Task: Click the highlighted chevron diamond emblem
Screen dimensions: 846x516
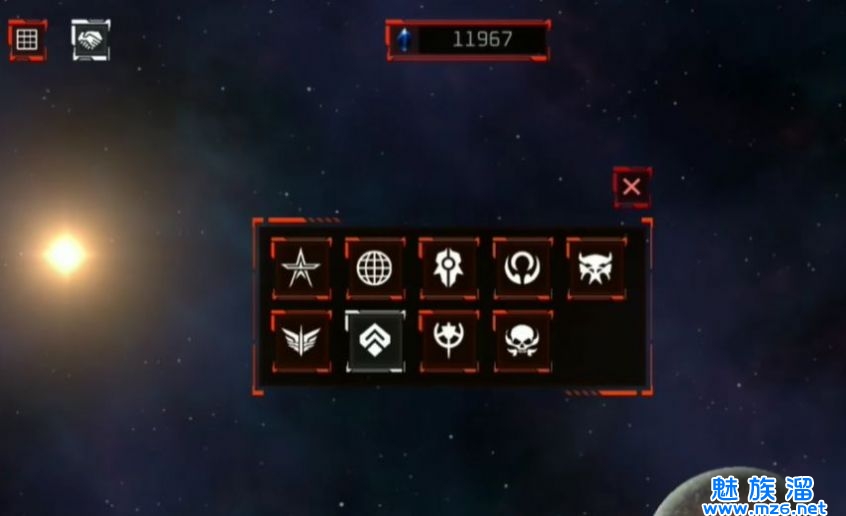Action: click(375, 340)
